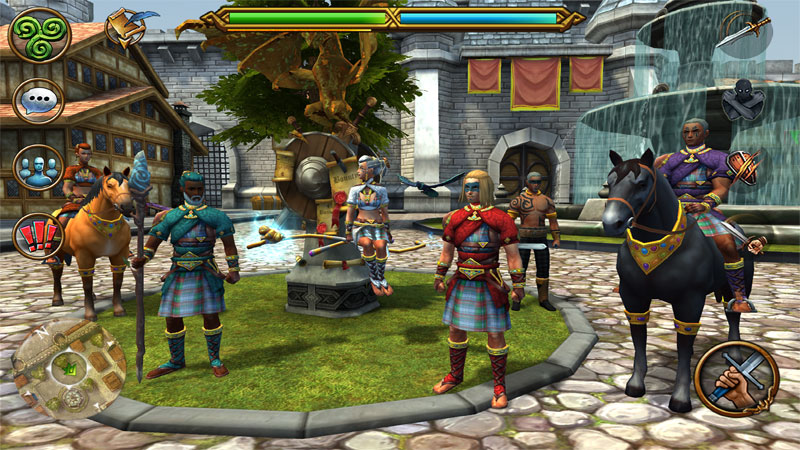Tap the golden winged helmet icon
Image resolution: width=800 pixels, height=450 pixels.
(x=127, y=29)
